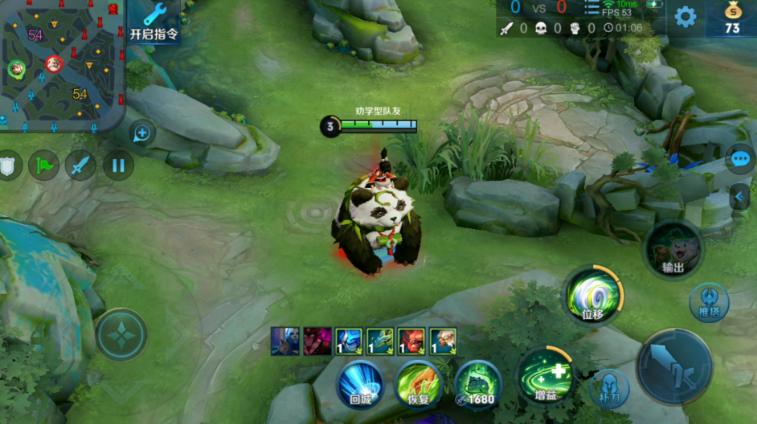The height and width of the screenshot is (424, 757).
Task: Send the sword attack signal
Action: pyautogui.click(x=81, y=165)
